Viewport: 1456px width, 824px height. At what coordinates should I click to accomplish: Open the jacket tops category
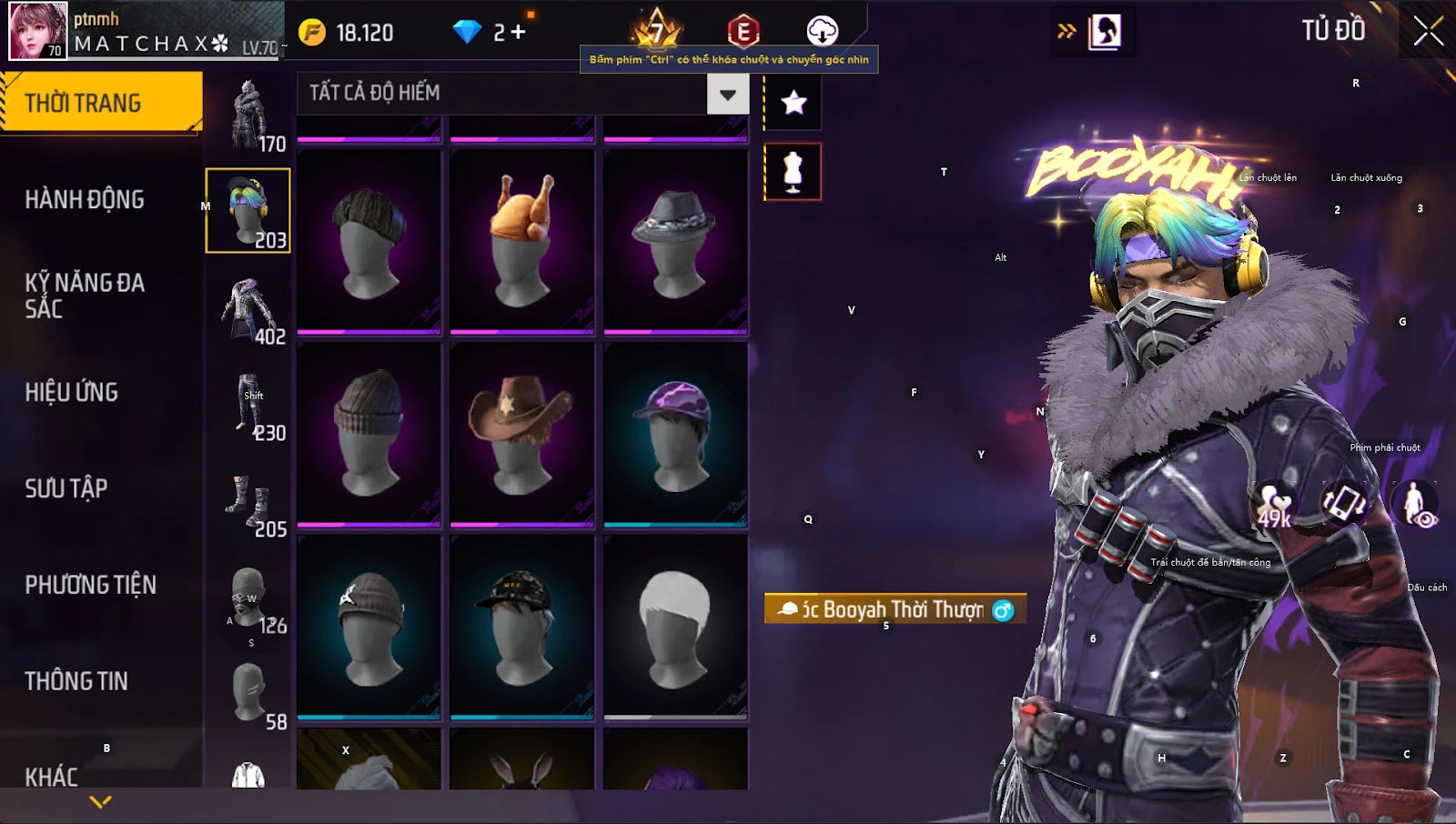[x=248, y=307]
